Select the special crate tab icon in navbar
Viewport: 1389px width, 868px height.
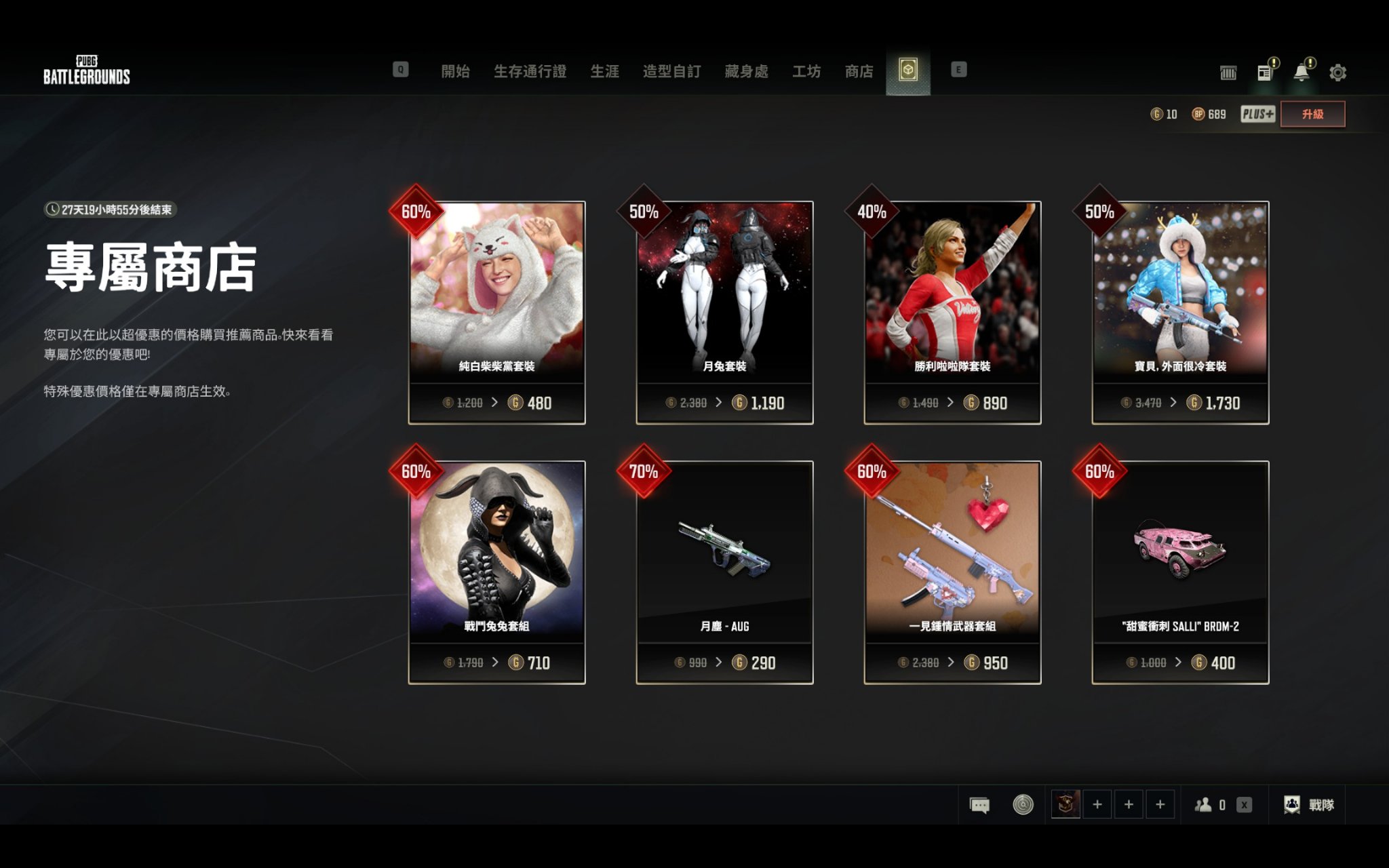point(908,70)
